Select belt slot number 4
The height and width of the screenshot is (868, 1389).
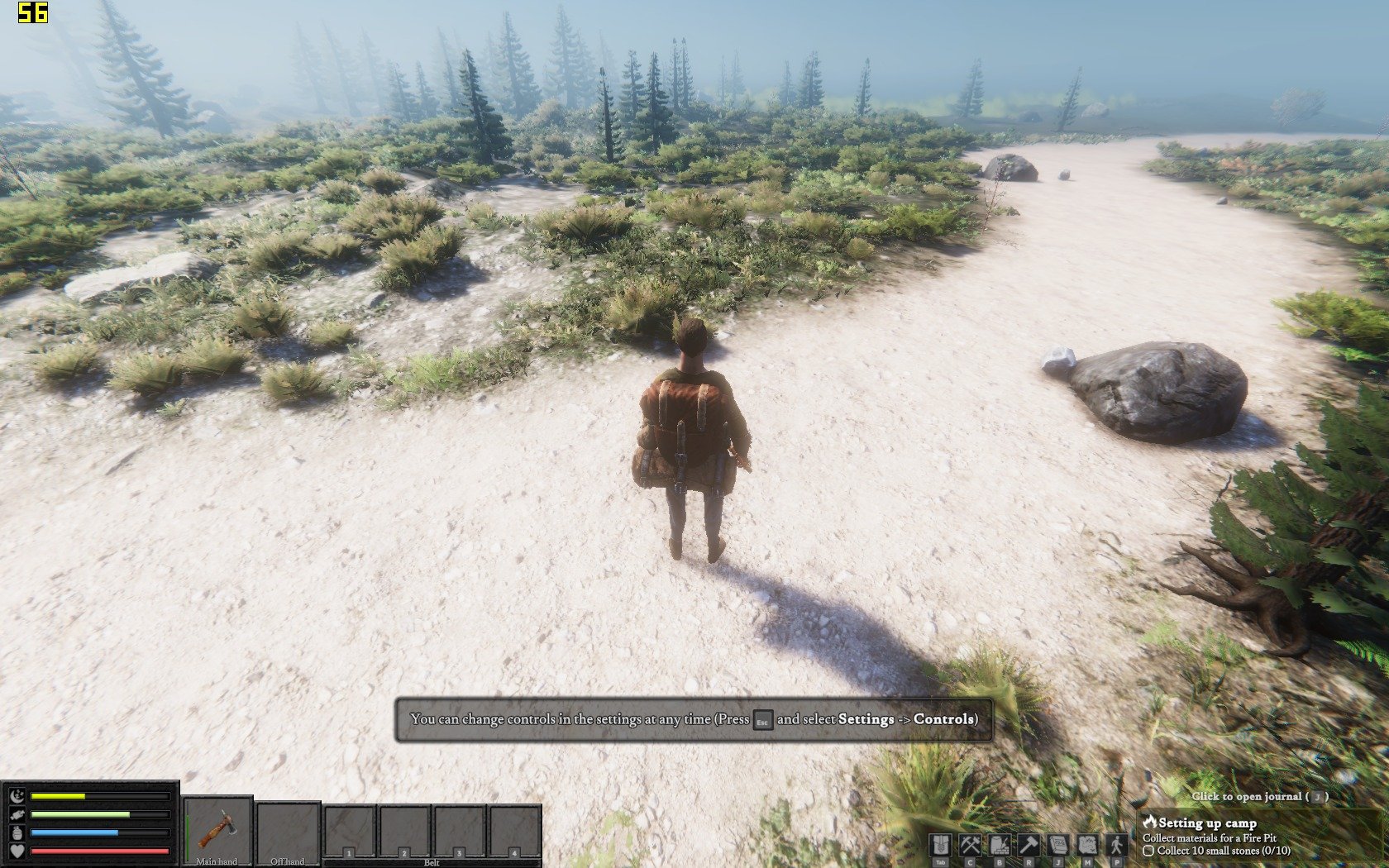click(x=514, y=831)
